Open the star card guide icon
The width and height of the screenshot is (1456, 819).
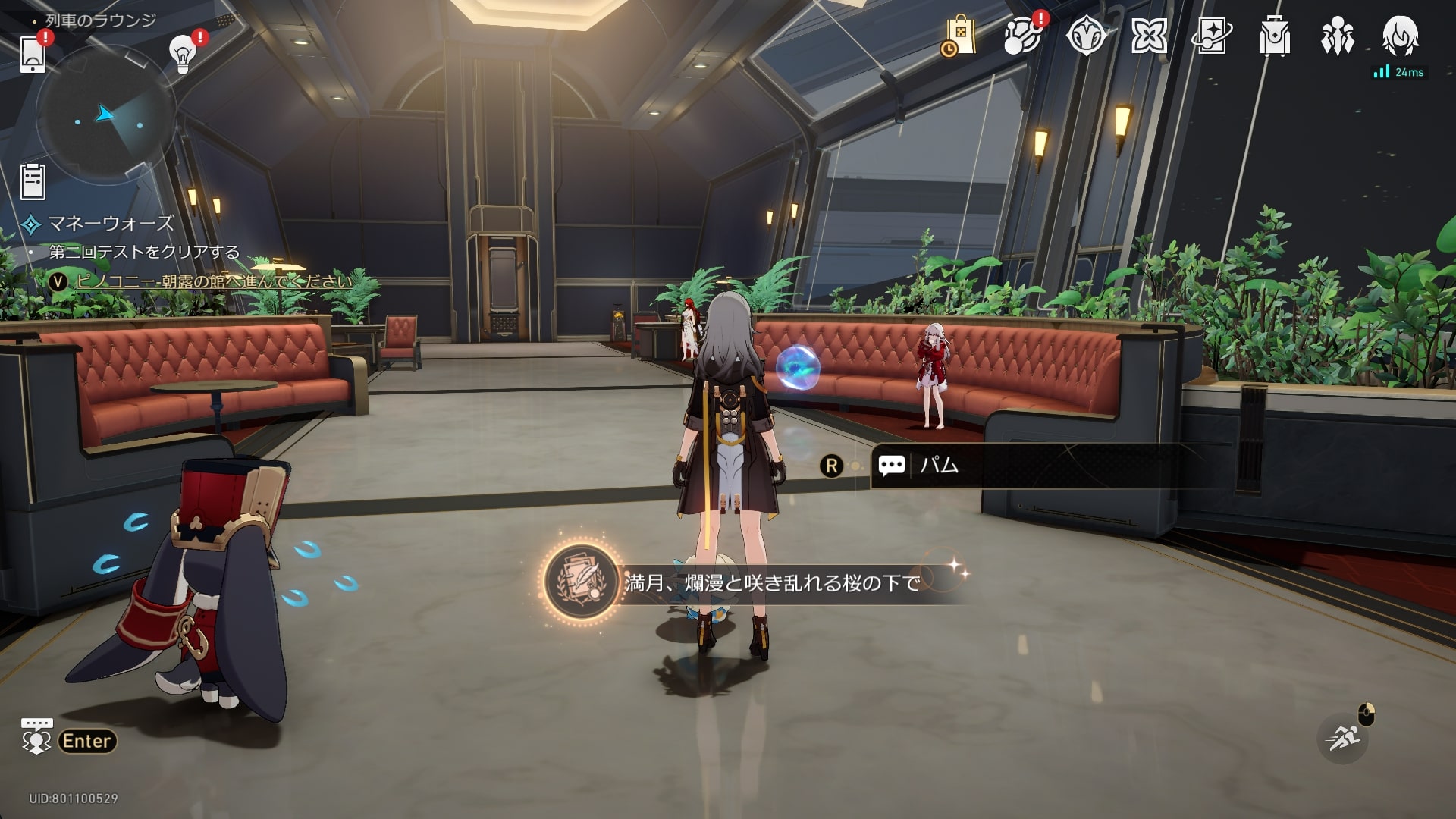[1212, 36]
